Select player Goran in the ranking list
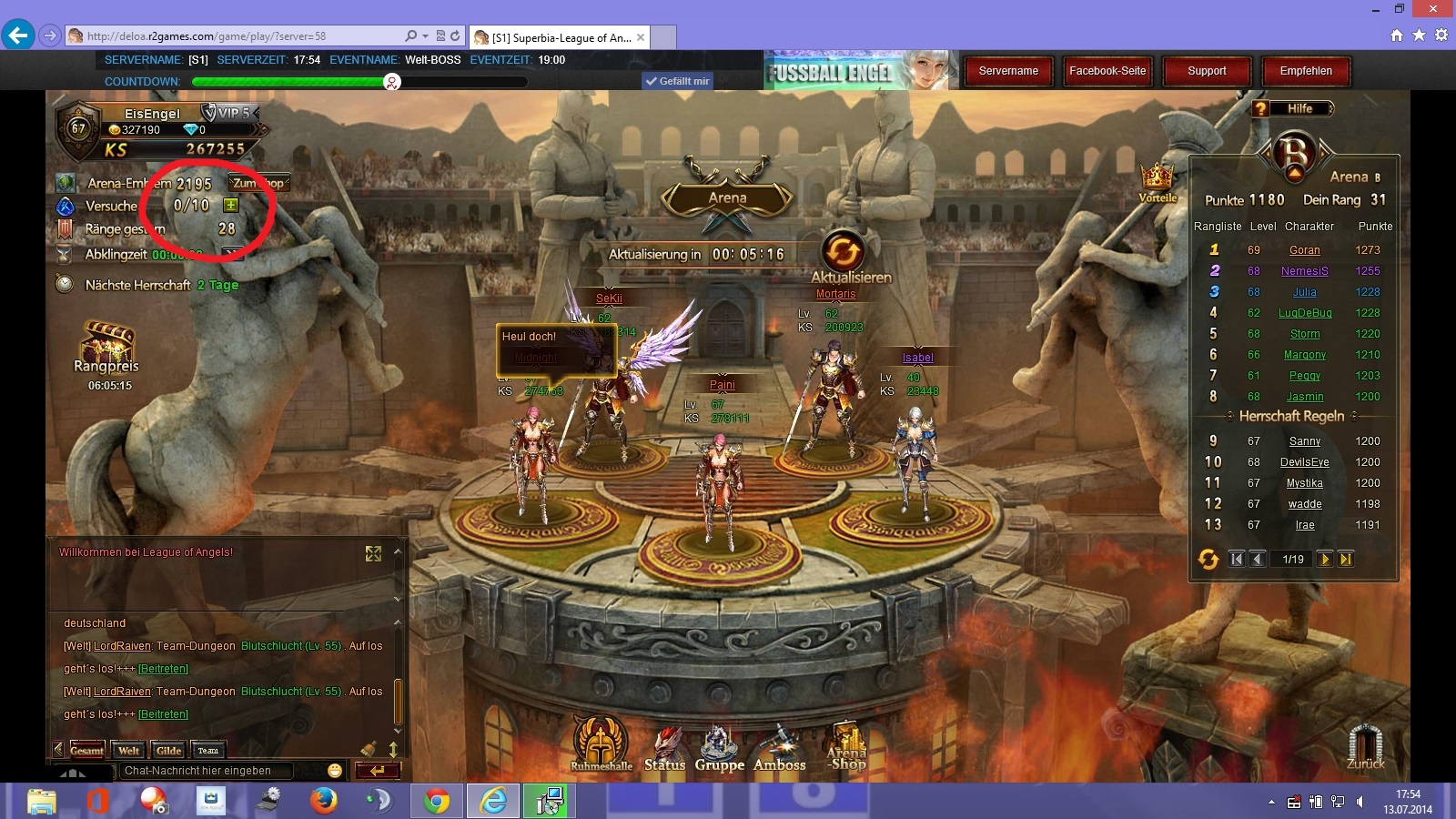This screenshot has height=819, width=1456. tap(1304, 250)
